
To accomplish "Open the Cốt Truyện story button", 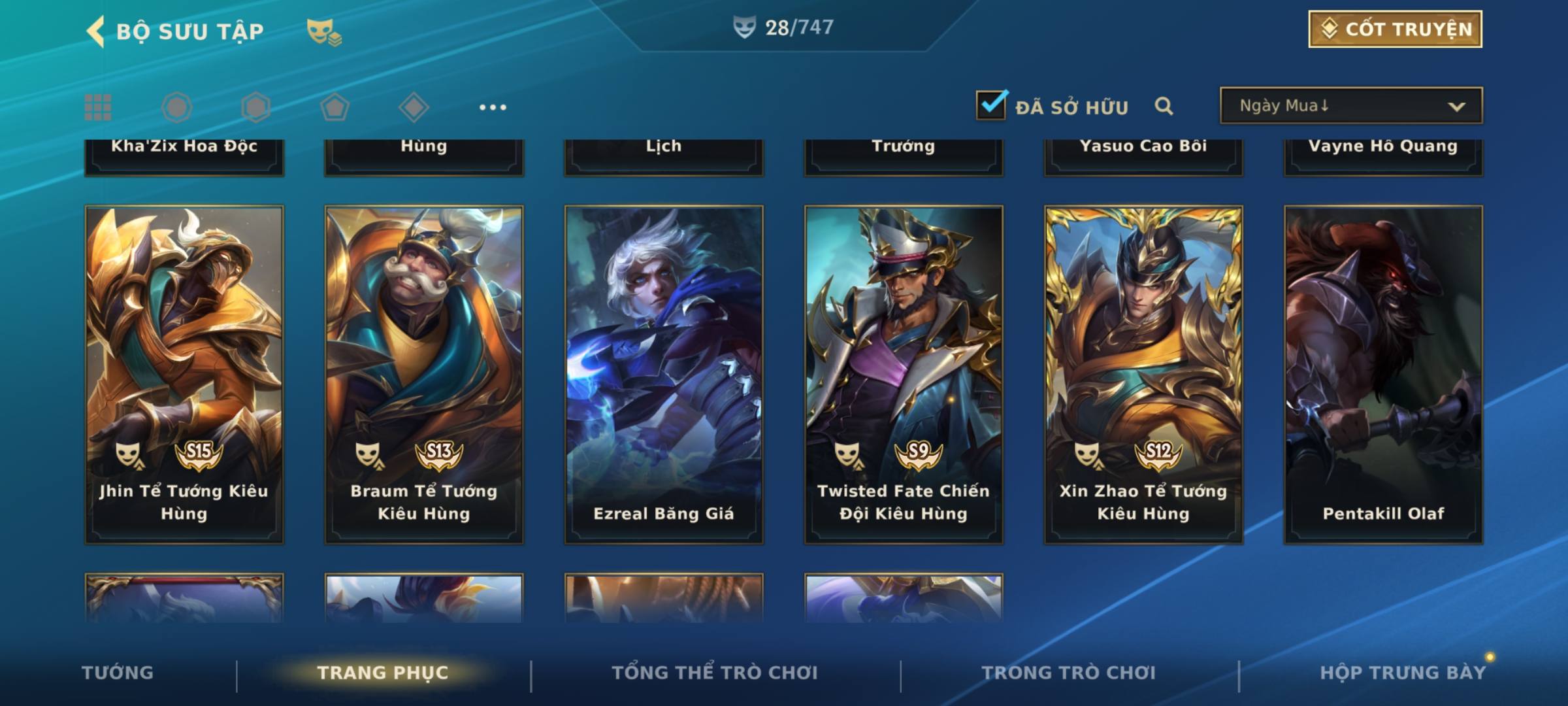I will point(1395,29).
